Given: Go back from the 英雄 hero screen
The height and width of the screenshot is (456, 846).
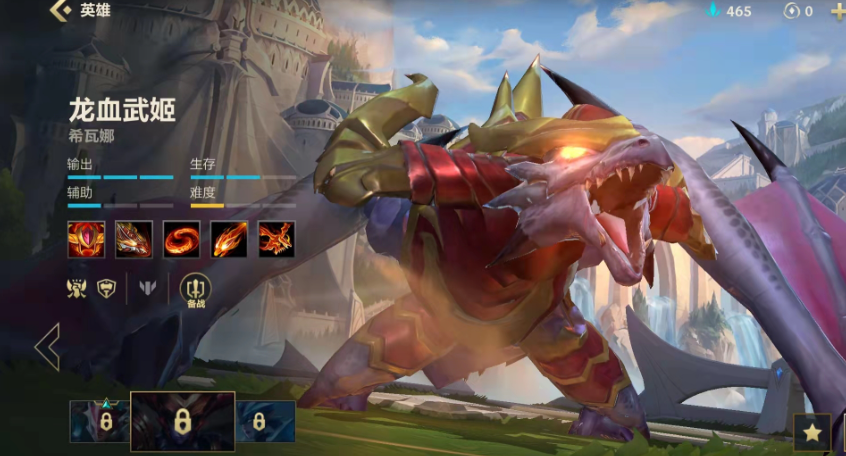Looking at the screenshot, I should pyautogui.click(x=60, y=11).
